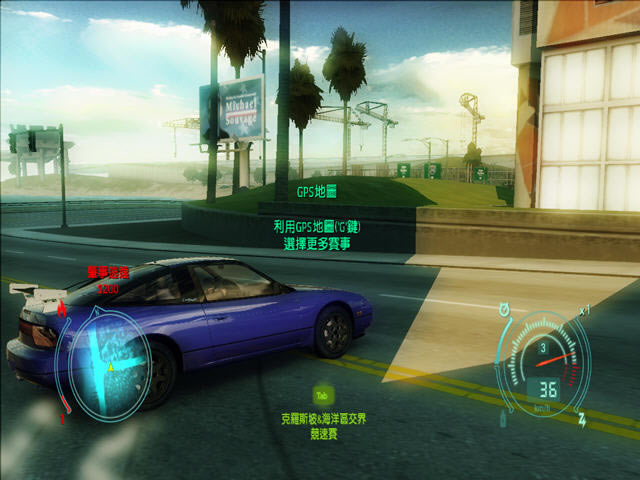Activate the nitrous lightning bolt icon
Screen dimensions: 640x480
pyautogui.click(x=582, y=417)
